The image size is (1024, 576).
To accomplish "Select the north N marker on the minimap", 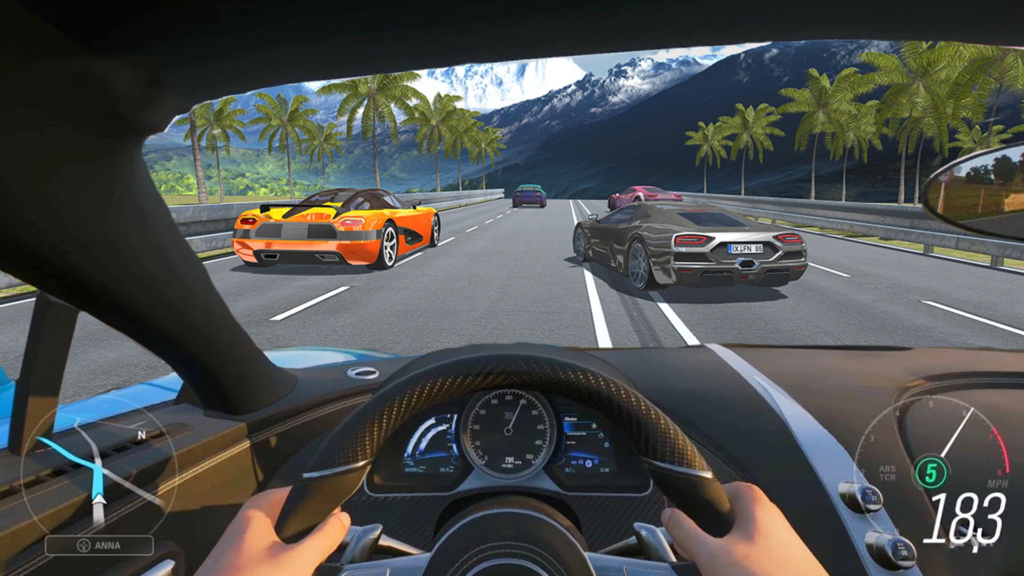I will pos(141,435).
